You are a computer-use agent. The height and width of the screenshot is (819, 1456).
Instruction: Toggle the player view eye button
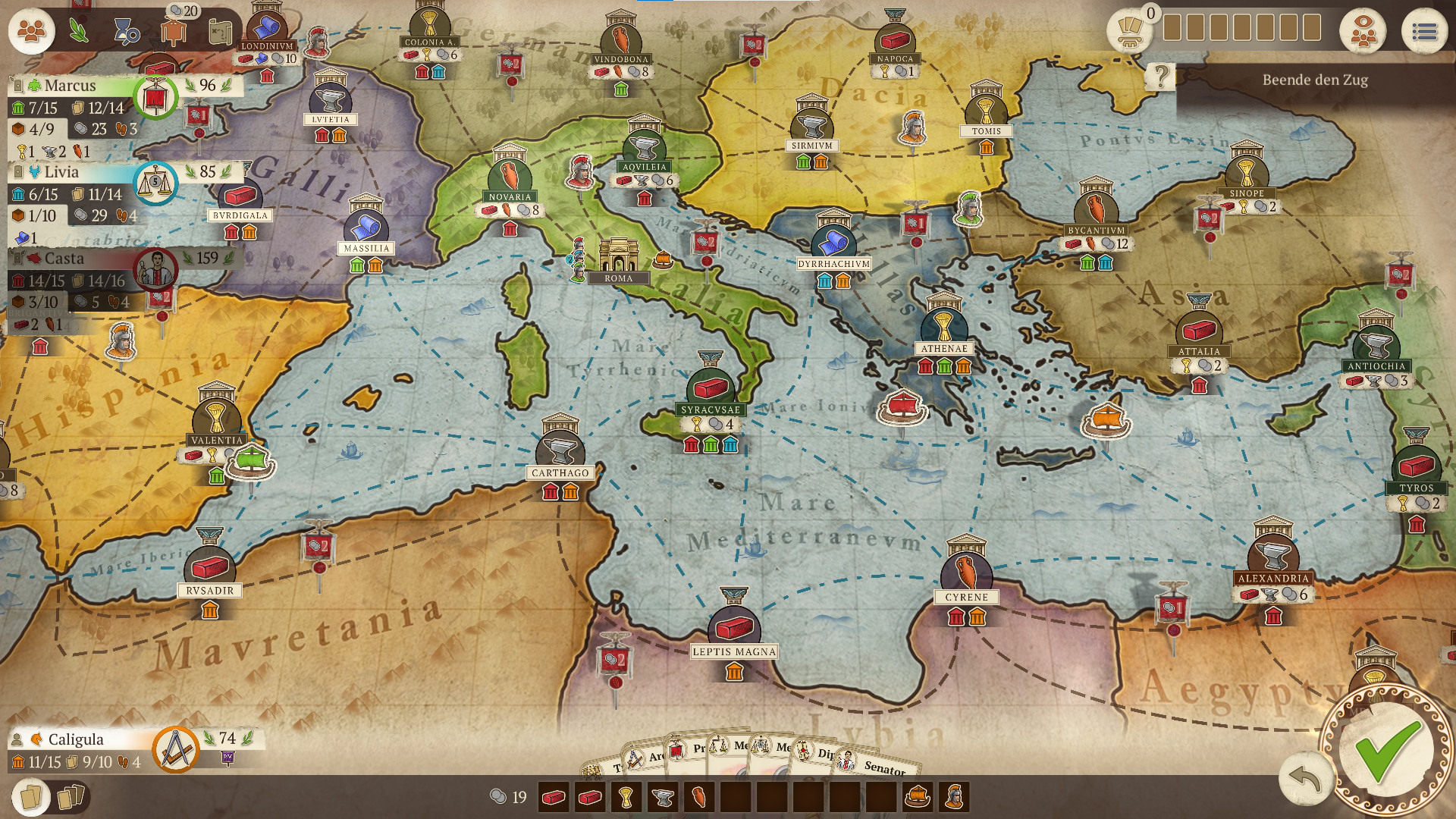[1362, 32]
